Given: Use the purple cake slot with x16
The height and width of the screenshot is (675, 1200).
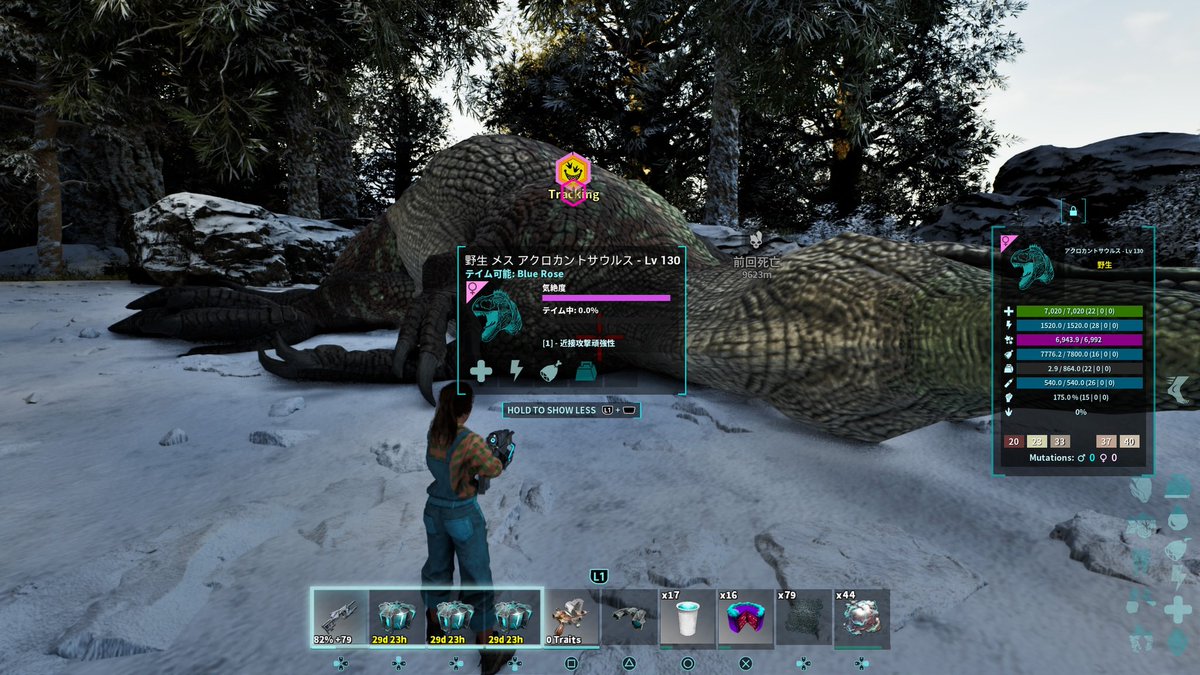Looking at the screenshot, I should pyautogui.click(x=745, y=618).
